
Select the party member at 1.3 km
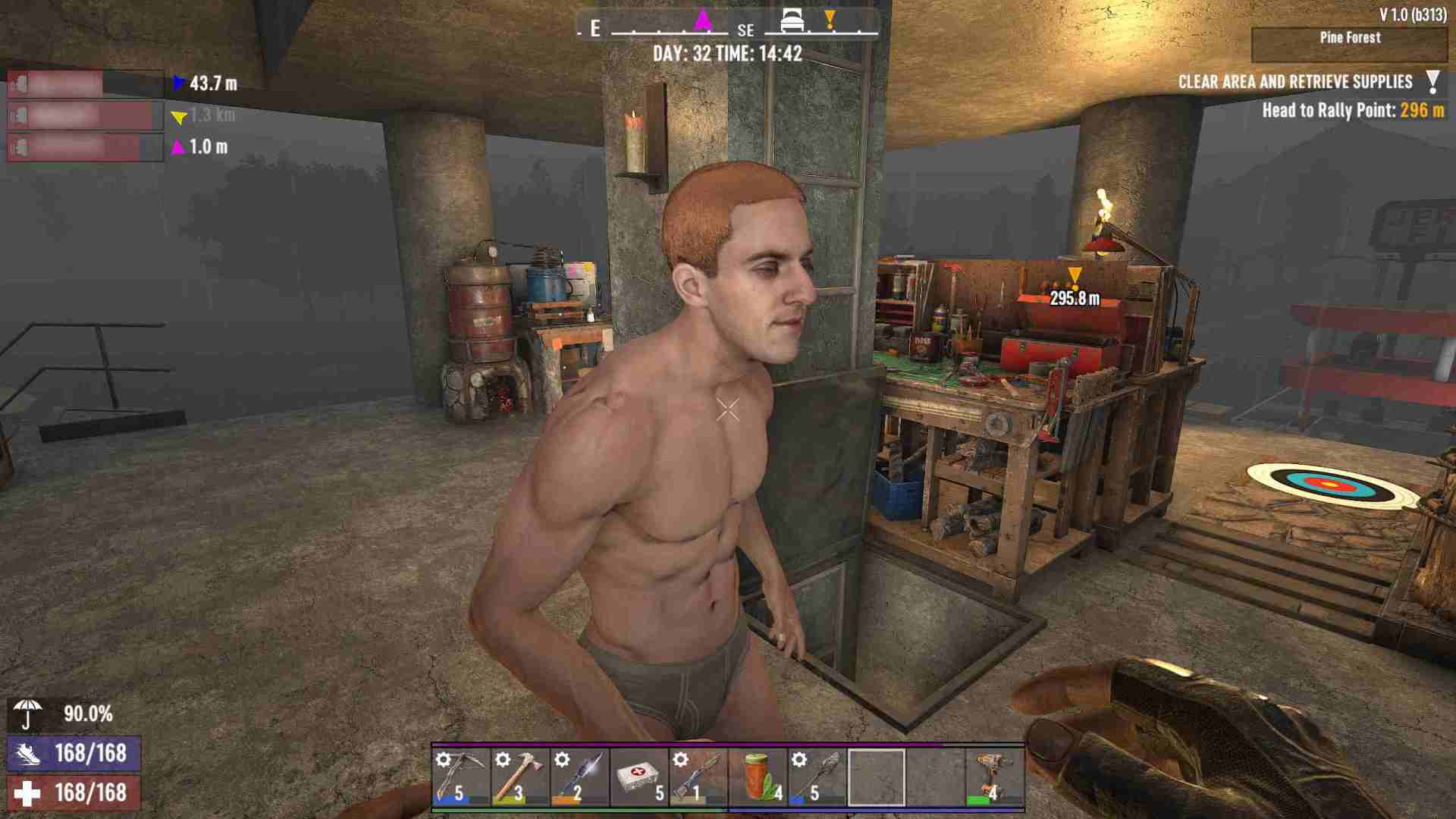85,116
